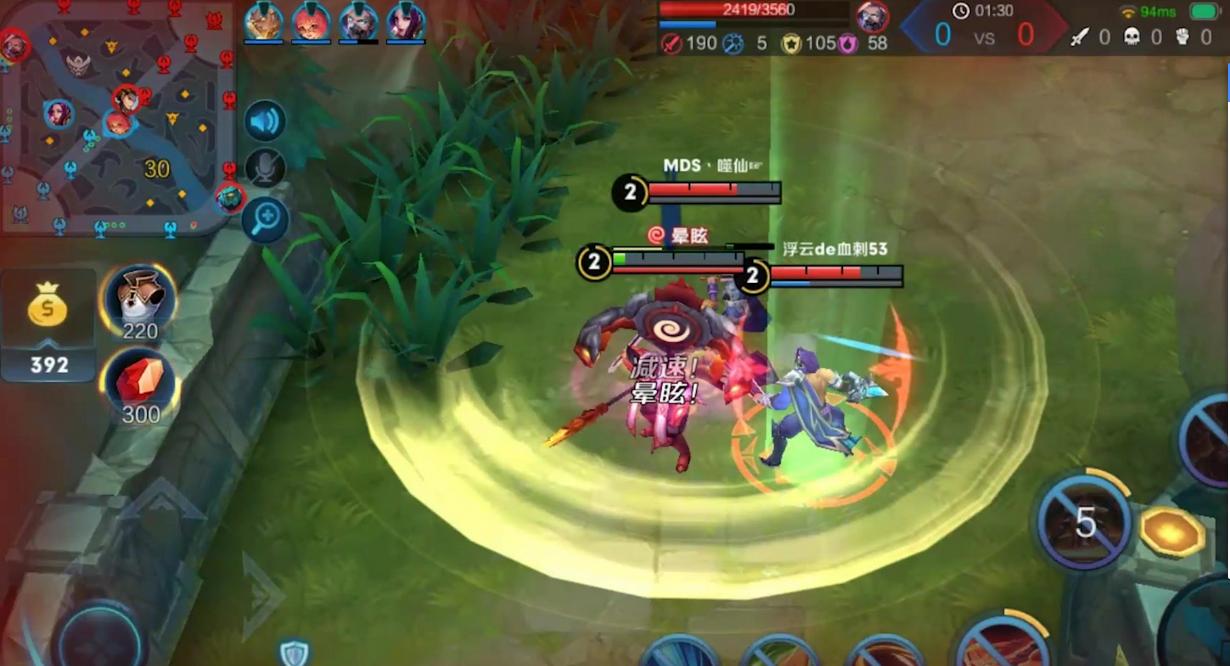Toggle the speaker sound button
This screenshot has width=1230, height=666.
point(265,122)
